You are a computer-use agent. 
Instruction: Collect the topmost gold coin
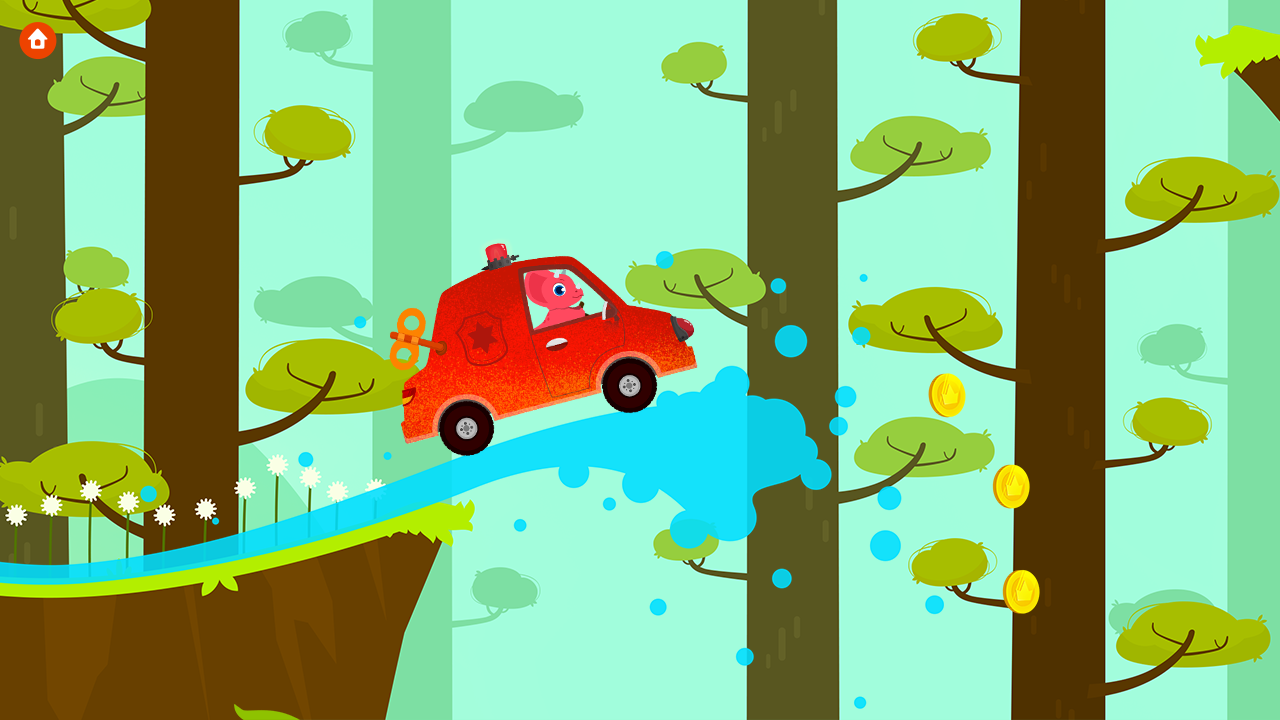(x=946, y=397)
